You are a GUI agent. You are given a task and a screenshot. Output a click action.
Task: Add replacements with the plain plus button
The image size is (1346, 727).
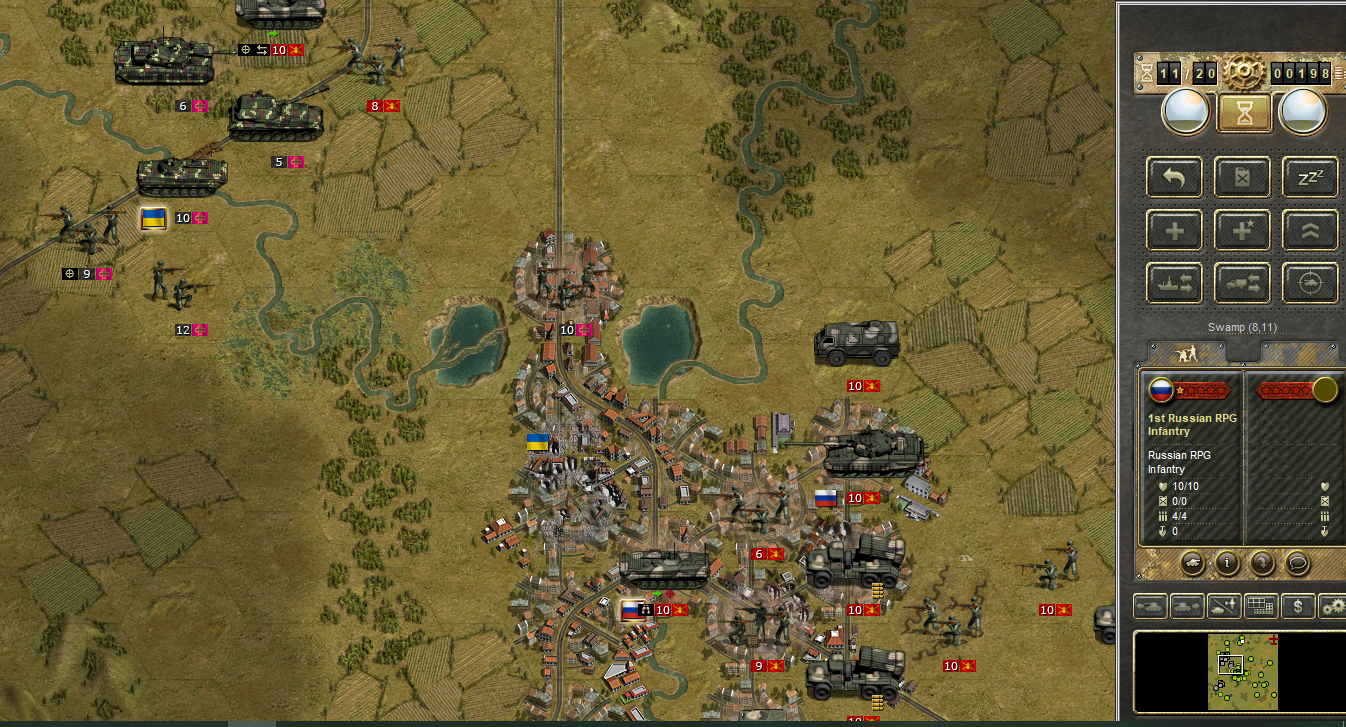click(x=1175, y=231)
